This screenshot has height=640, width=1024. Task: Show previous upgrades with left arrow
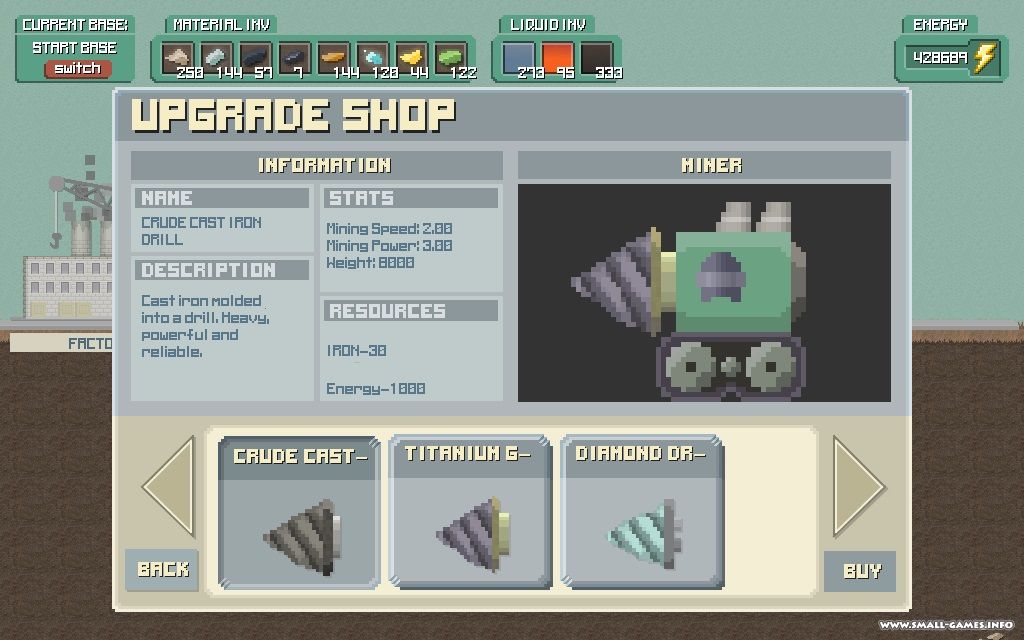click(x=169, y=487)
